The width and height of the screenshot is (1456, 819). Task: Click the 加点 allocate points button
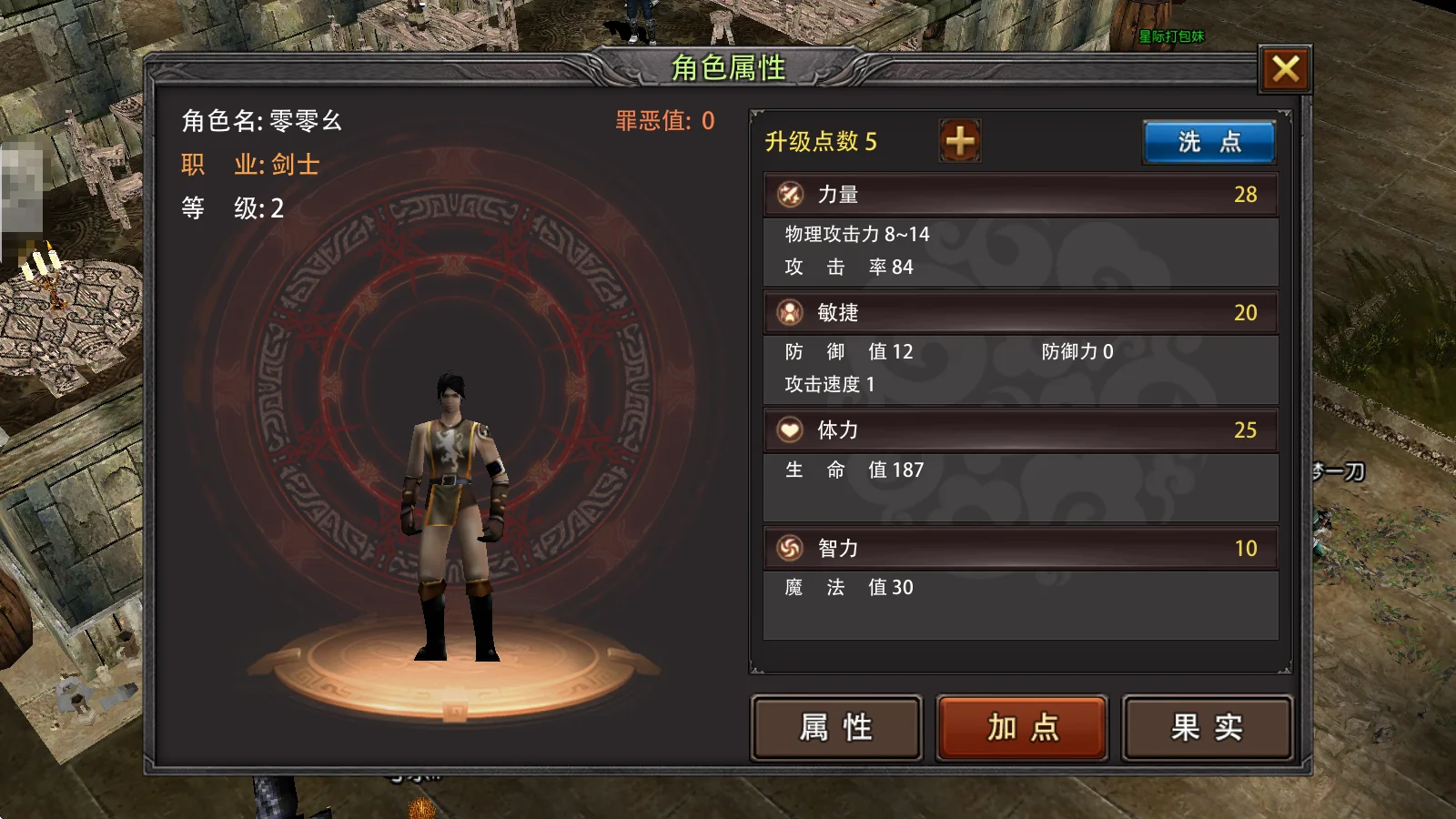[x=1022, y=727]
